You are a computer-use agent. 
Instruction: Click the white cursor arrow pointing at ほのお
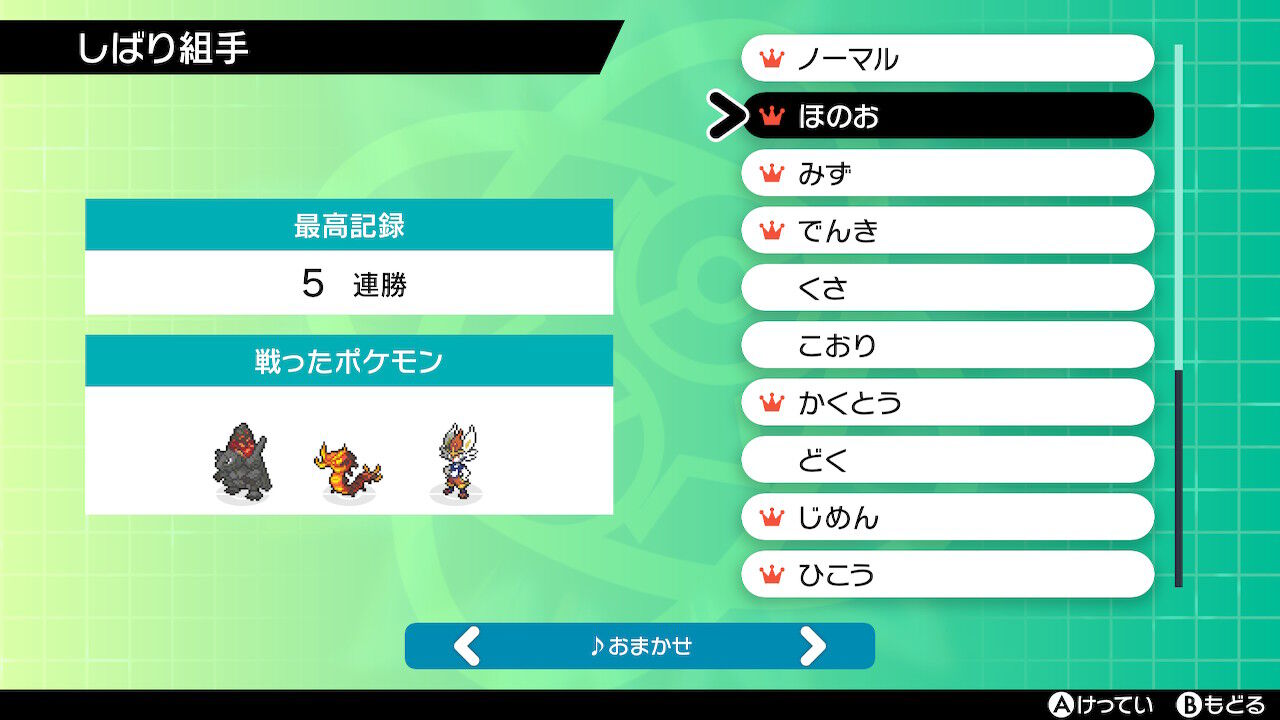coord(726,116)
